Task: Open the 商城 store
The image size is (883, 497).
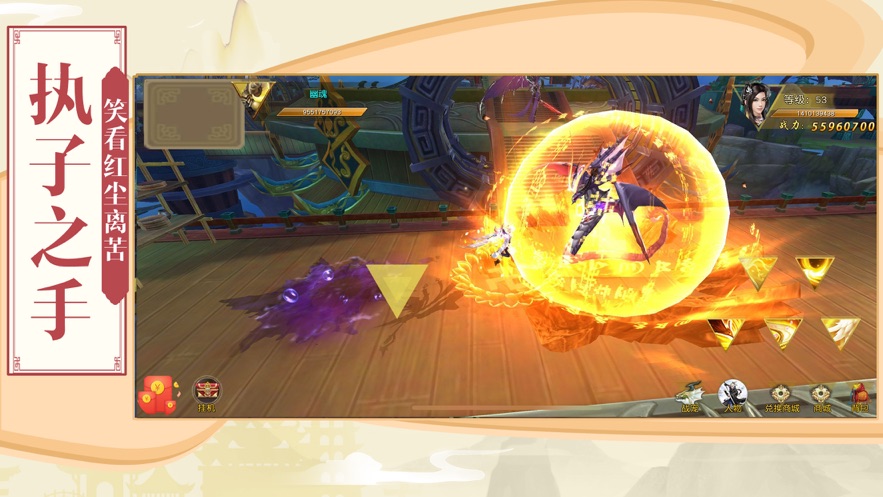Action: coord(821,397)
